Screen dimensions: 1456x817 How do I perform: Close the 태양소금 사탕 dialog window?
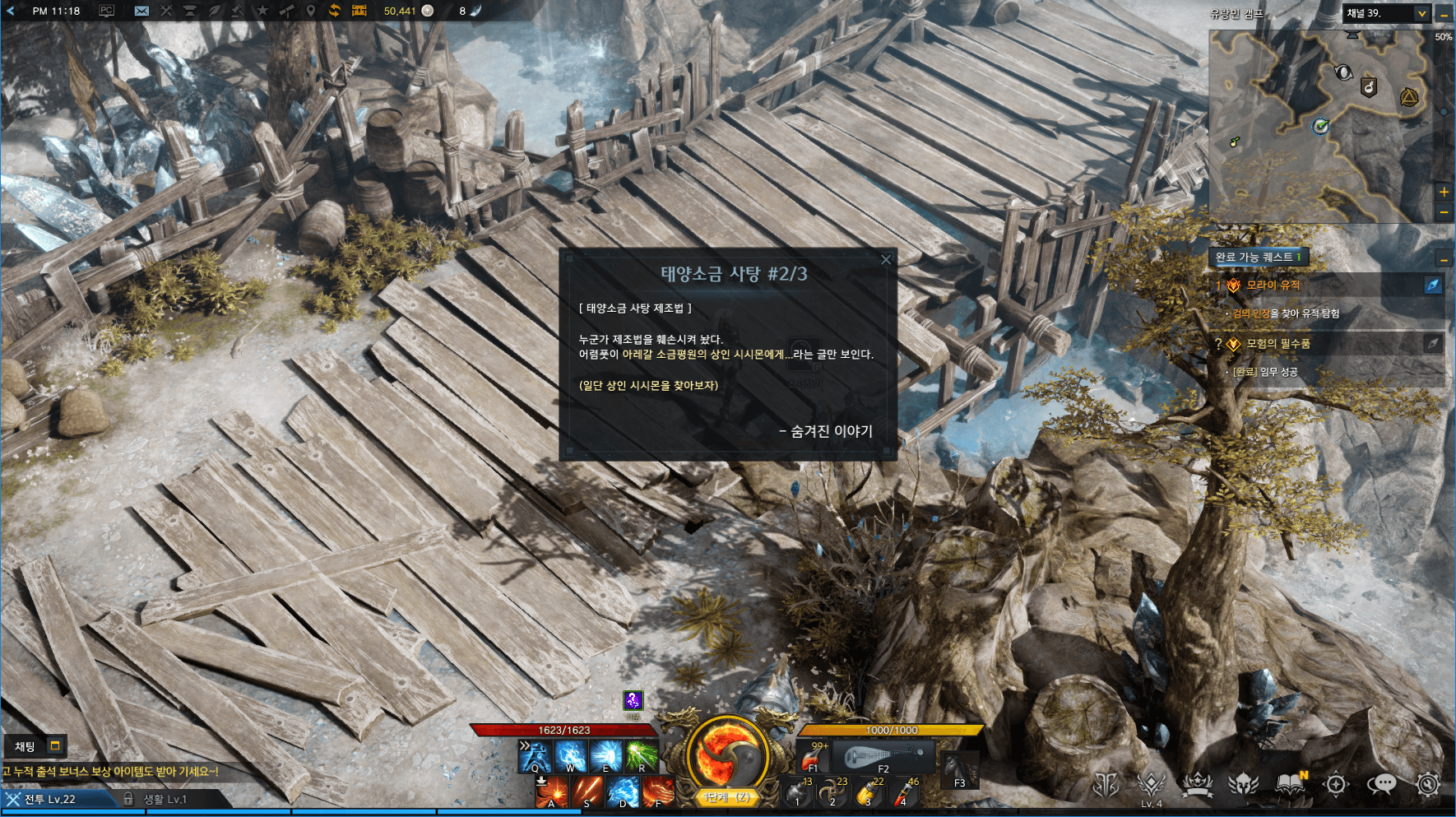[886, 260]
